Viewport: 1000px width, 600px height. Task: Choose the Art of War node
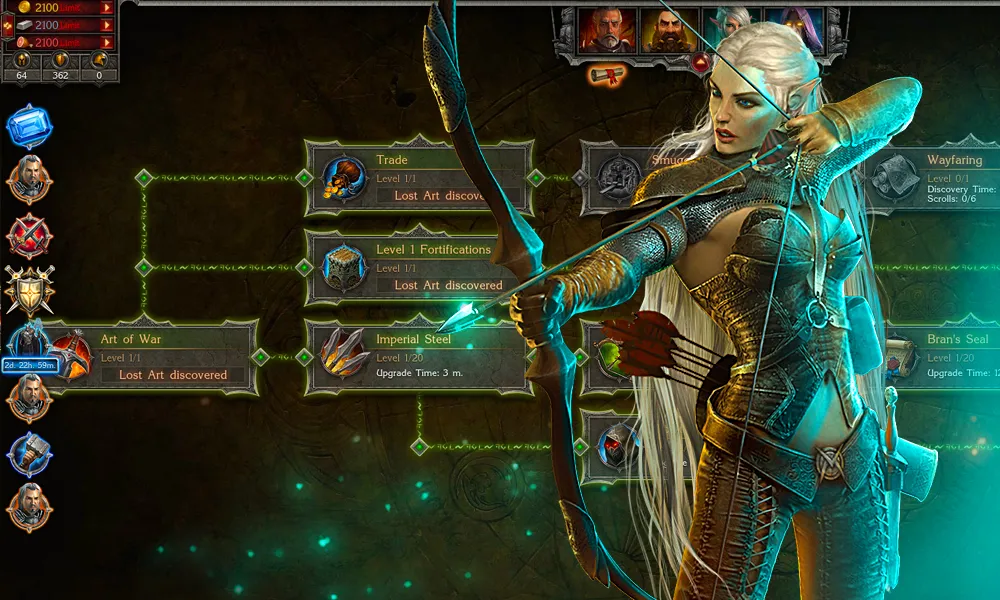click(160, 357)
